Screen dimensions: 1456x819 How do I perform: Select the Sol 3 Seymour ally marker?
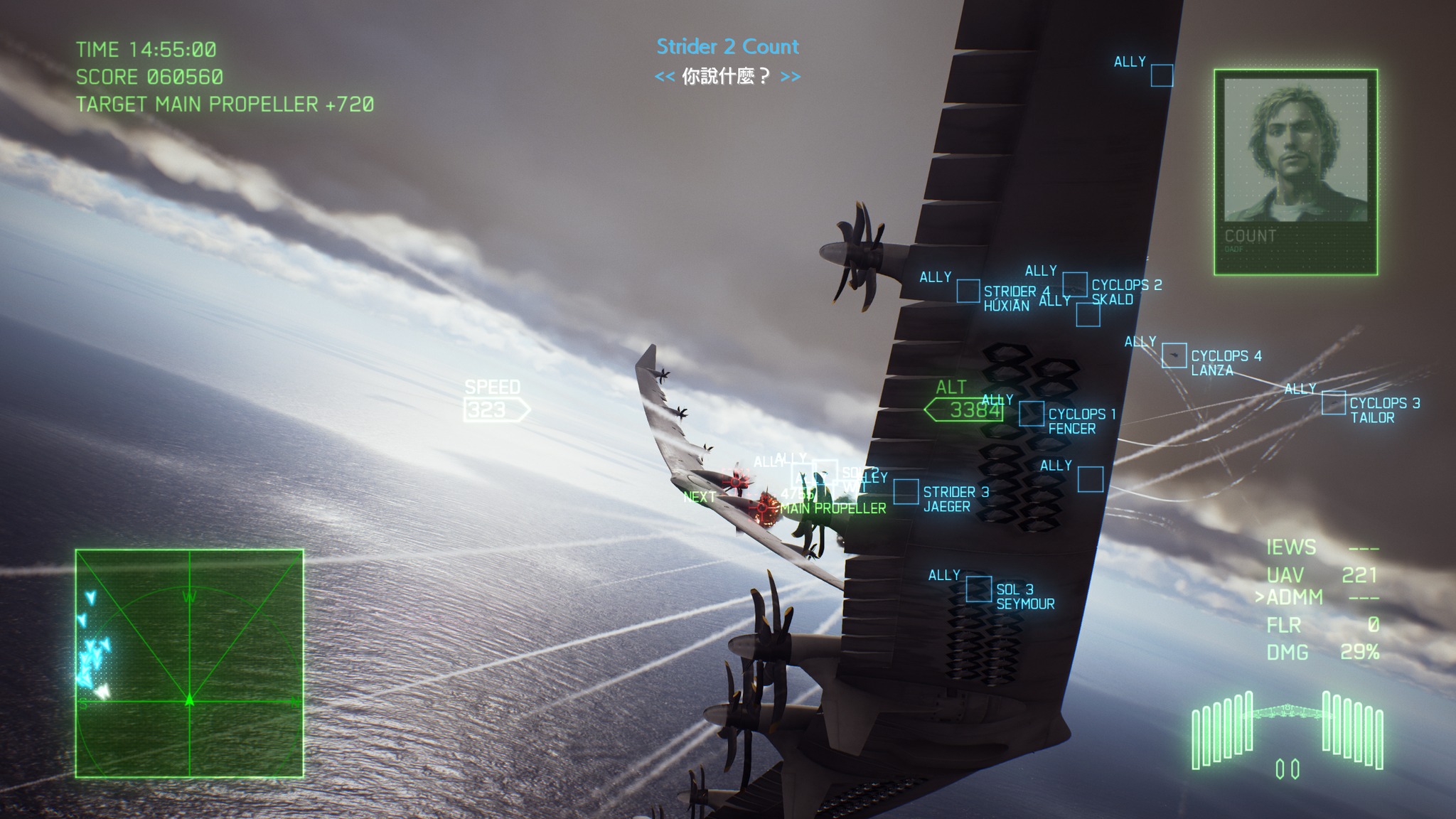pos(978,589)
